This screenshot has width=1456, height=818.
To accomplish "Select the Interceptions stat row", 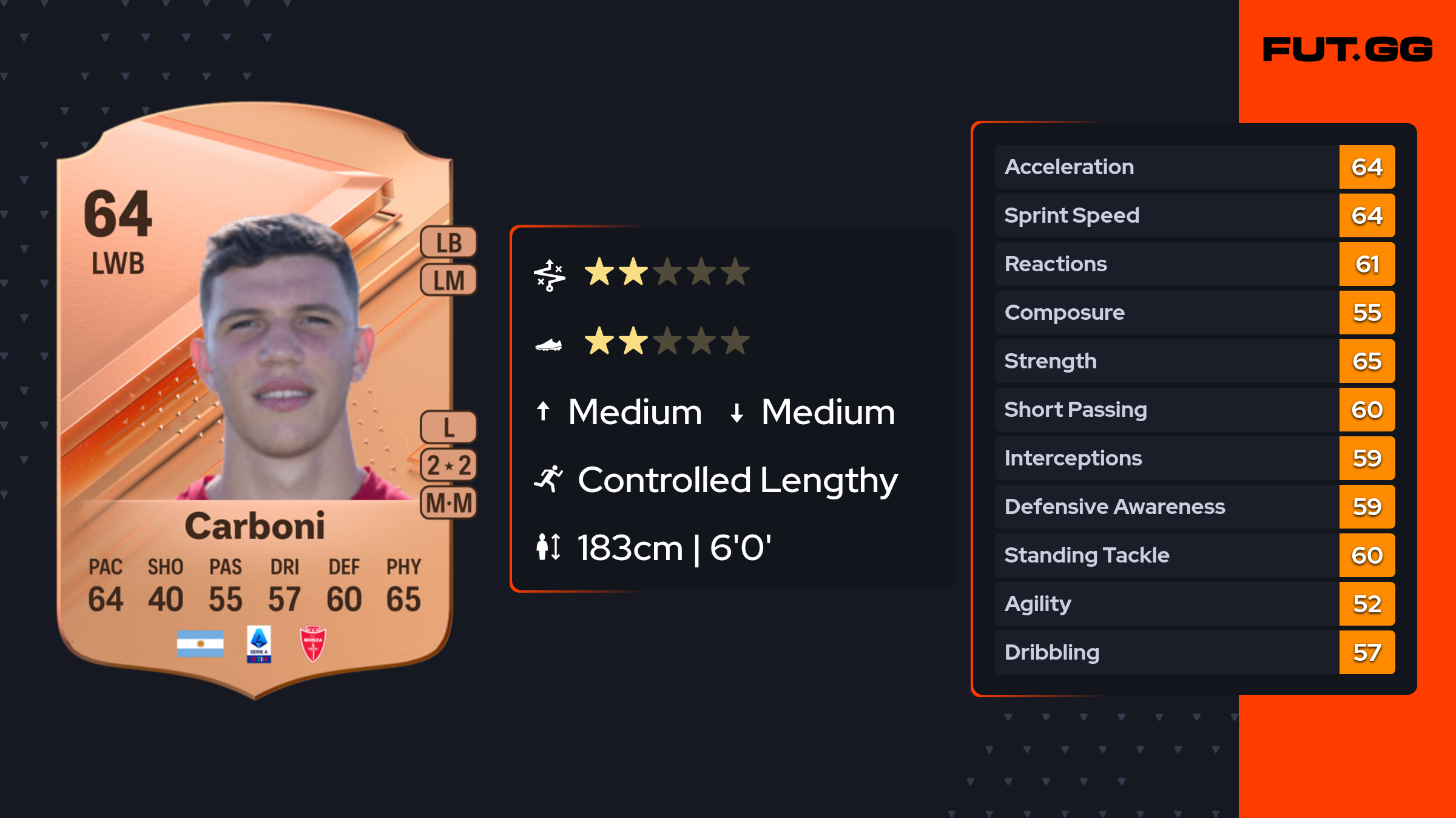I will 1195,458.
